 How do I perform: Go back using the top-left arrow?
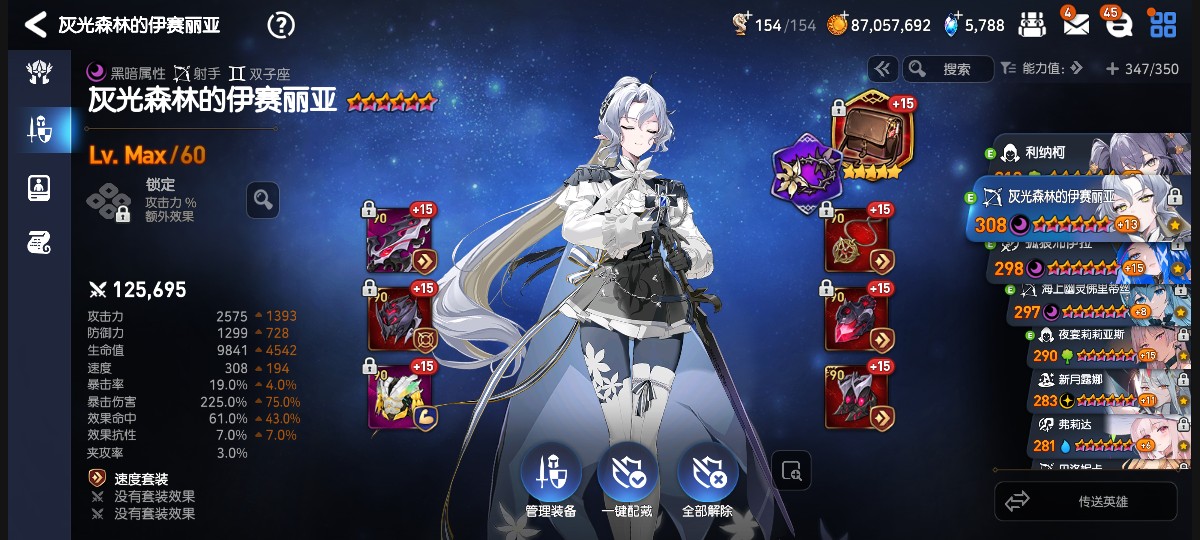click(36, 25)
